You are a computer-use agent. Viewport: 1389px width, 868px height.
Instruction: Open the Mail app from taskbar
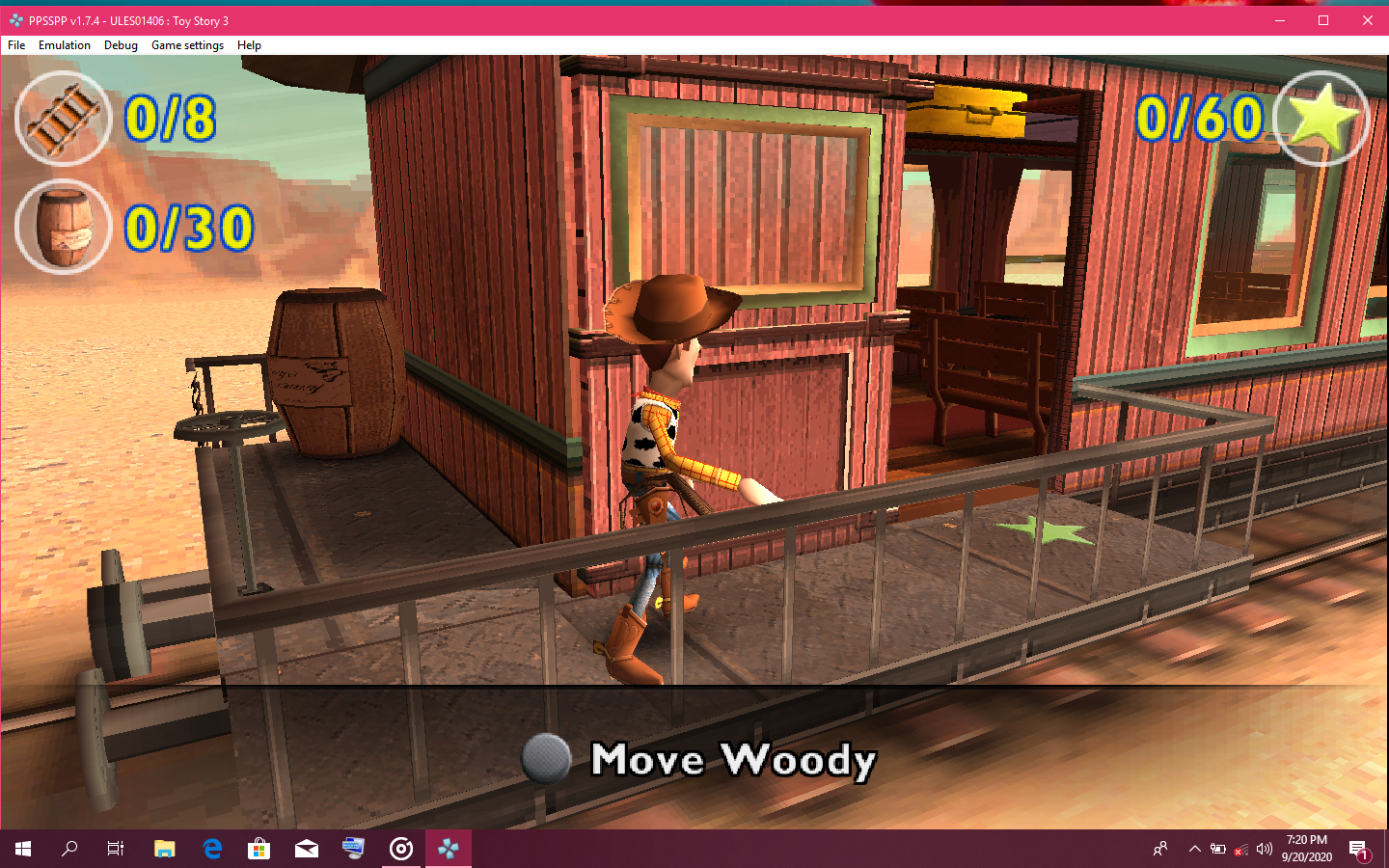(x=307, y=849)
